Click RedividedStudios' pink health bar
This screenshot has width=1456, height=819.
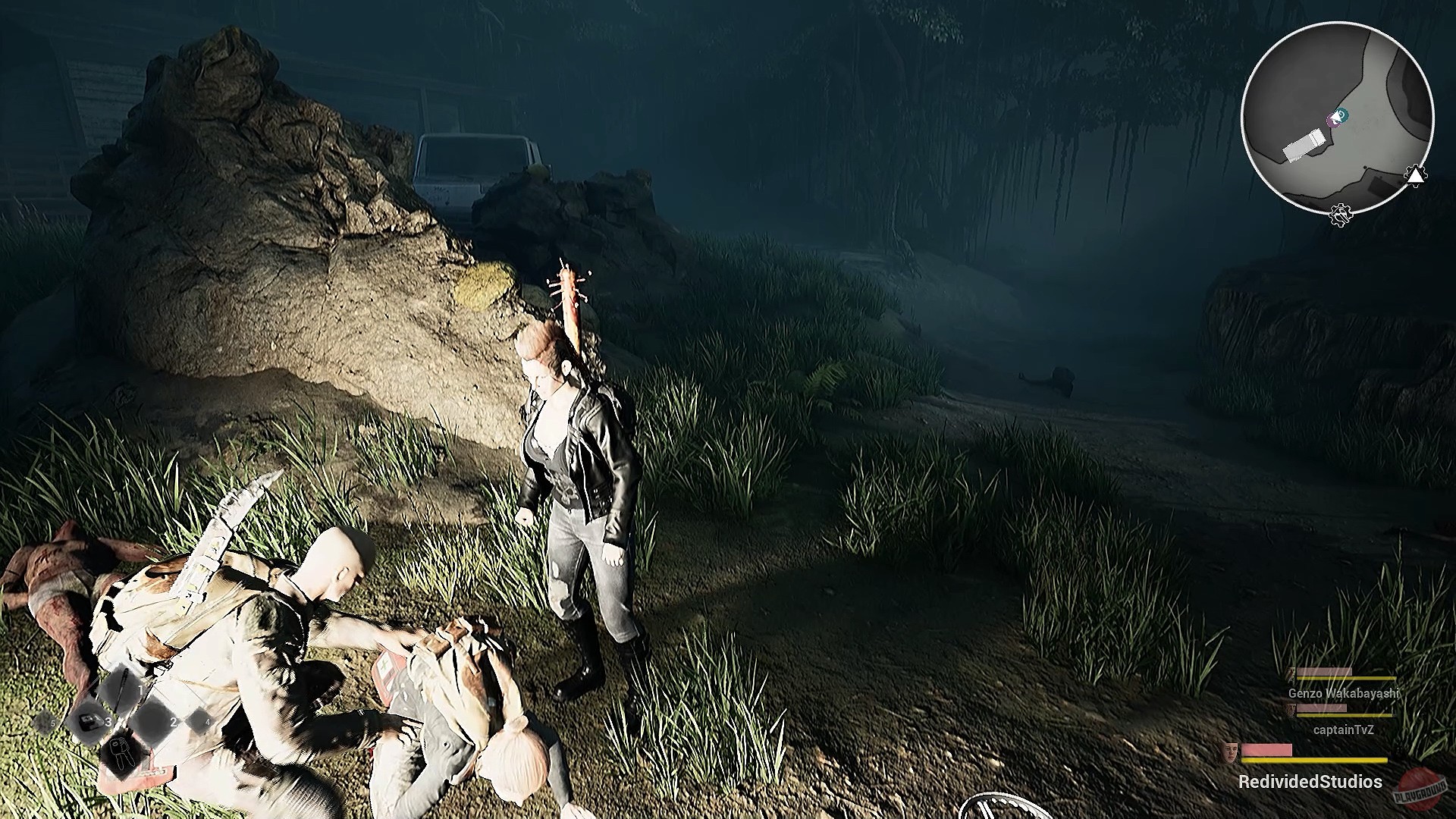[x=1266, y=748]
